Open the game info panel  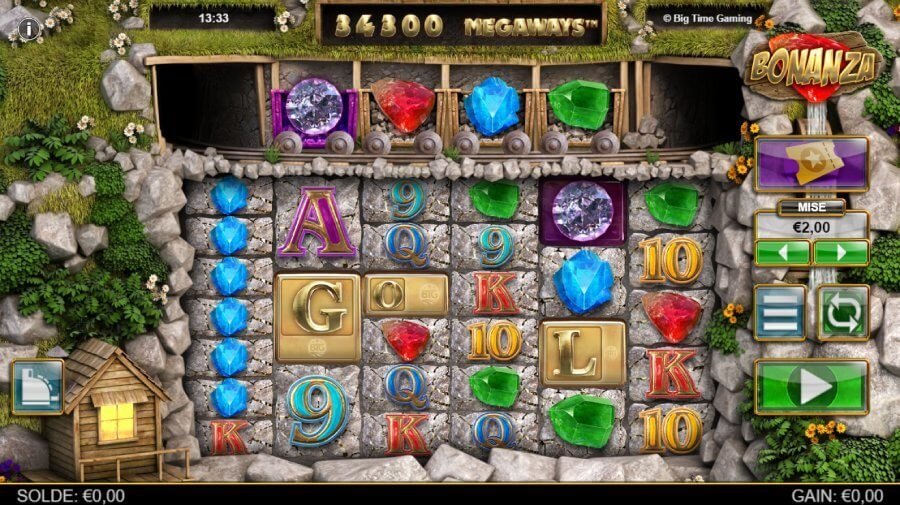pyautogui.click(x=29, y=28)
